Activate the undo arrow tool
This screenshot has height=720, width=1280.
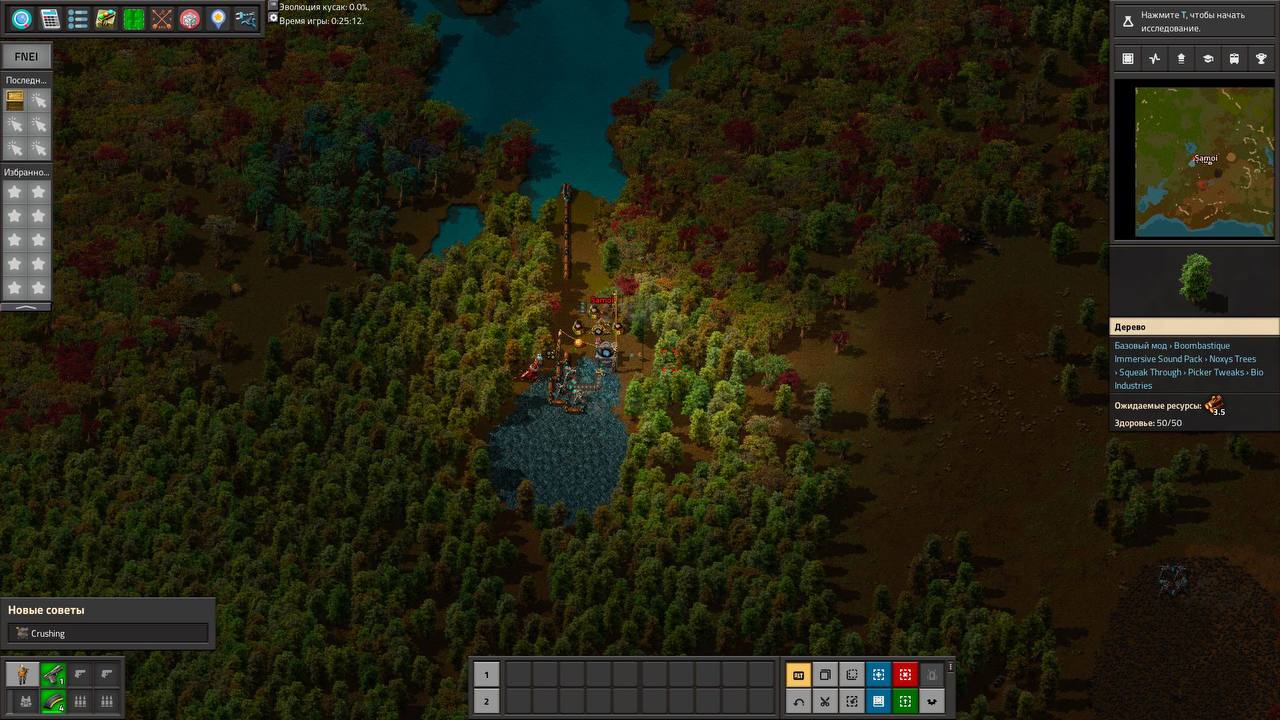pyautogui.click(x=798, y=701)
